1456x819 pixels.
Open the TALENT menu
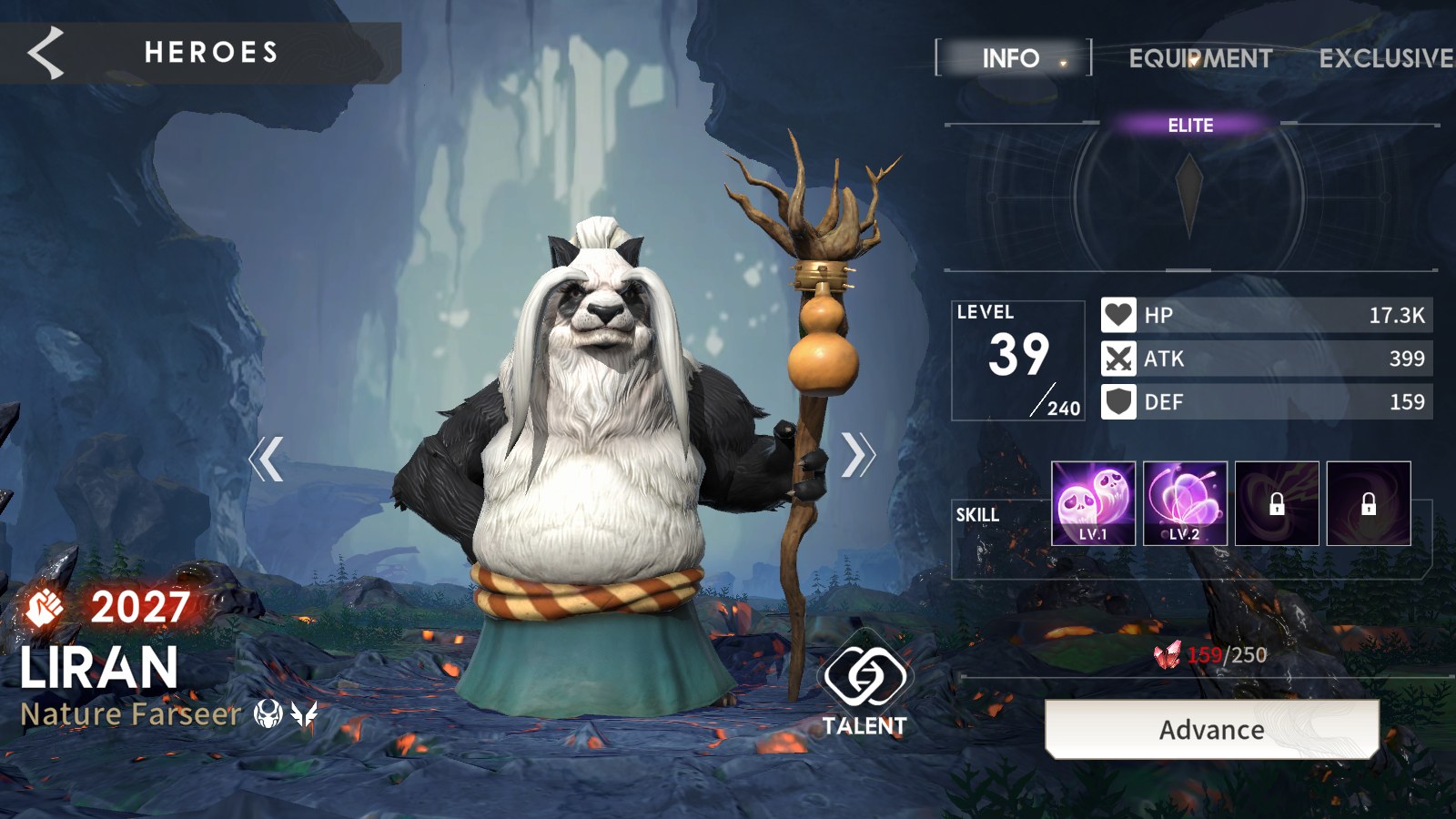[864, 690]
